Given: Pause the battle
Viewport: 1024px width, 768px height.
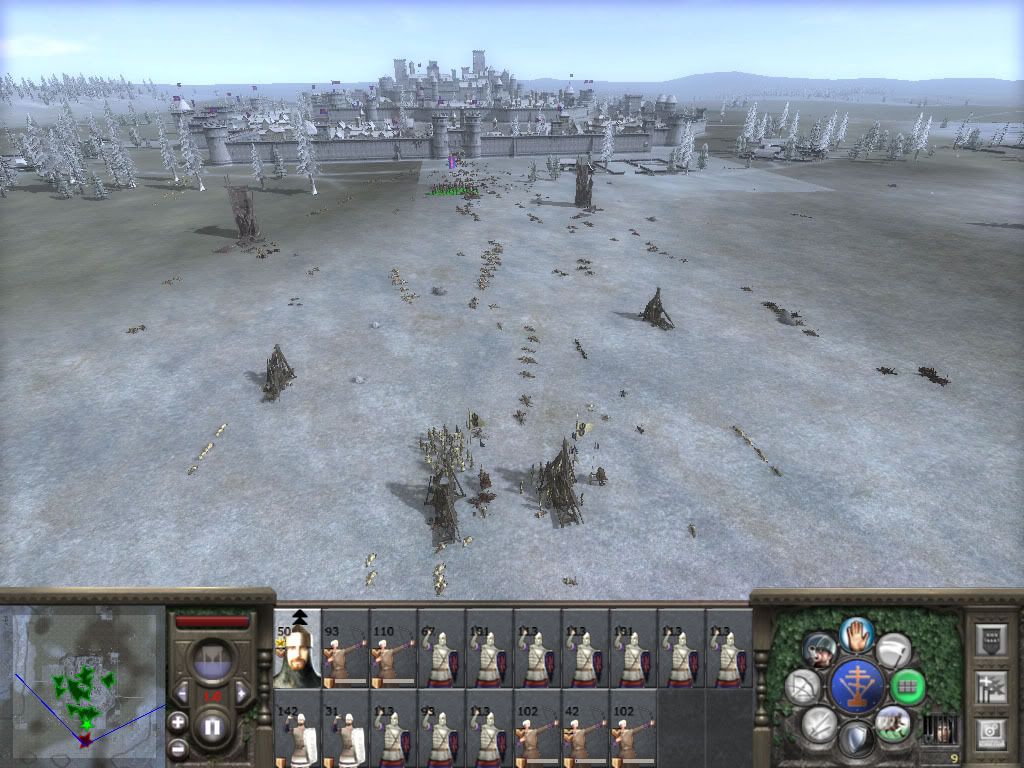Looking at the screenshot, I should pos(212,728).
